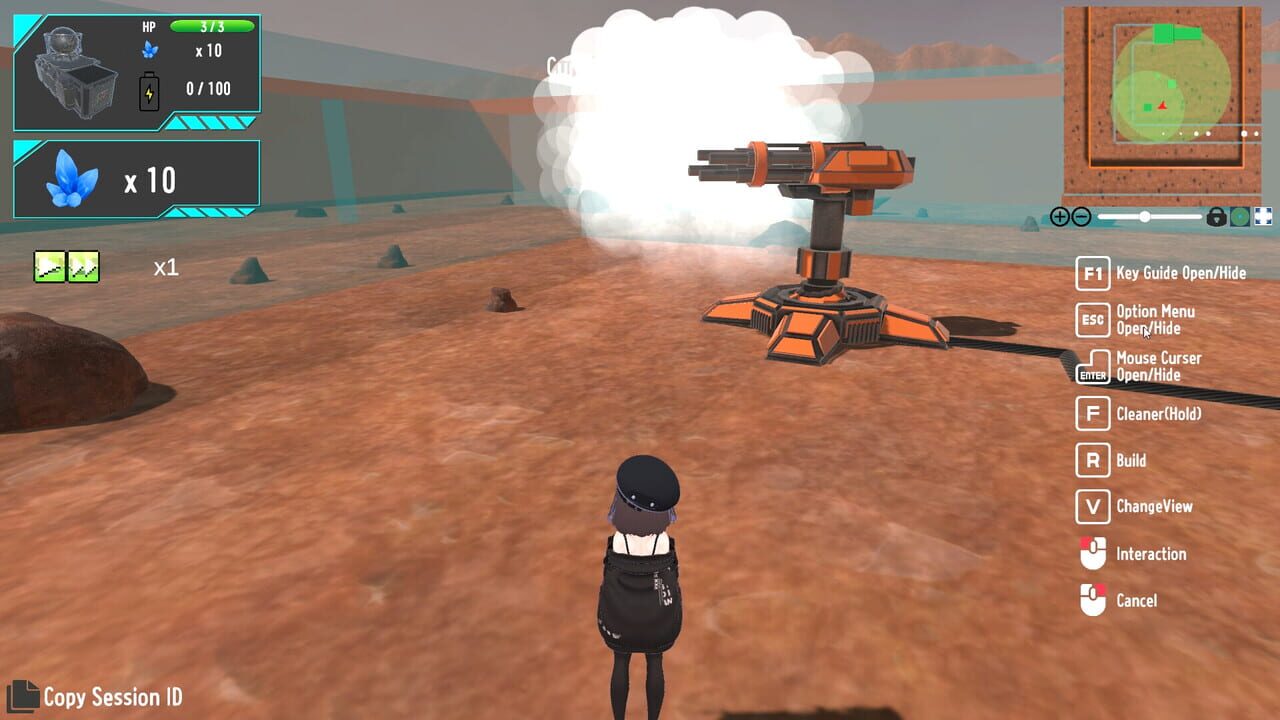Select the F Cleaner(Hold) key icon
The width and height of the screenshot is (1280, 720).
(x=1093, y=414)
